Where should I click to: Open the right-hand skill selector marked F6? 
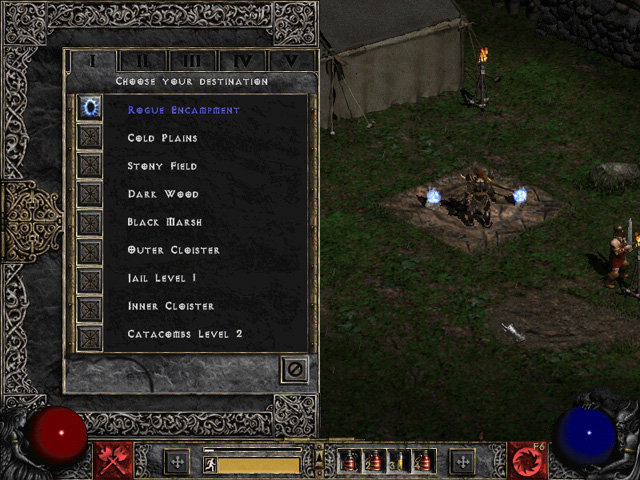click(527, 461)
